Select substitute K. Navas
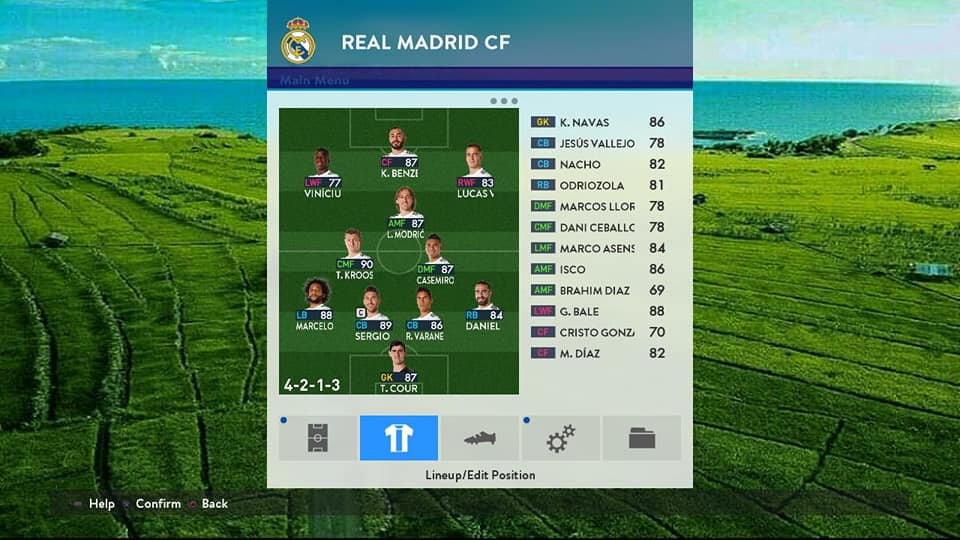Viewport: 960px width, 540px height. click(x=598, y=122)
